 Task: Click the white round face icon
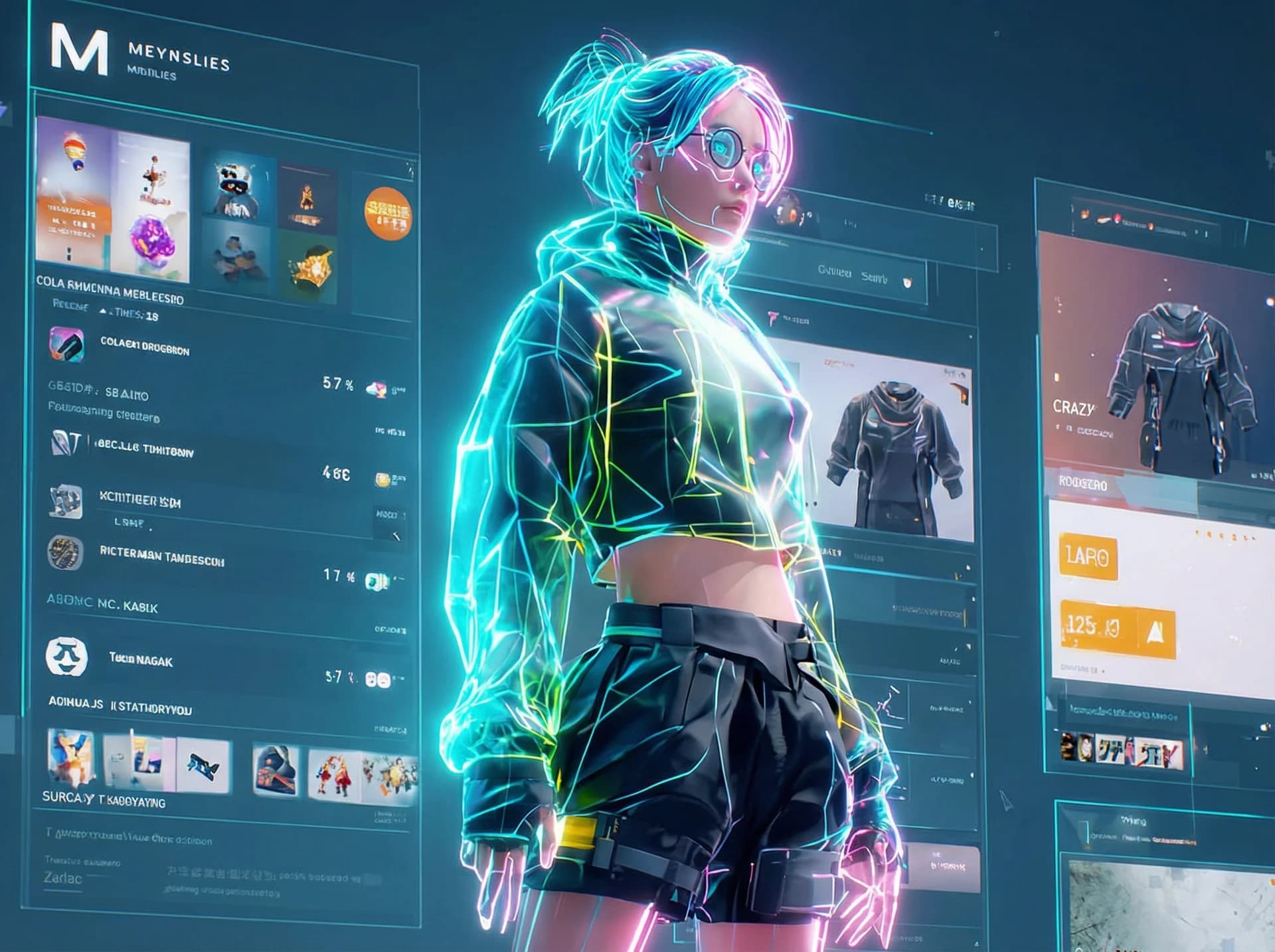(66, 656)
